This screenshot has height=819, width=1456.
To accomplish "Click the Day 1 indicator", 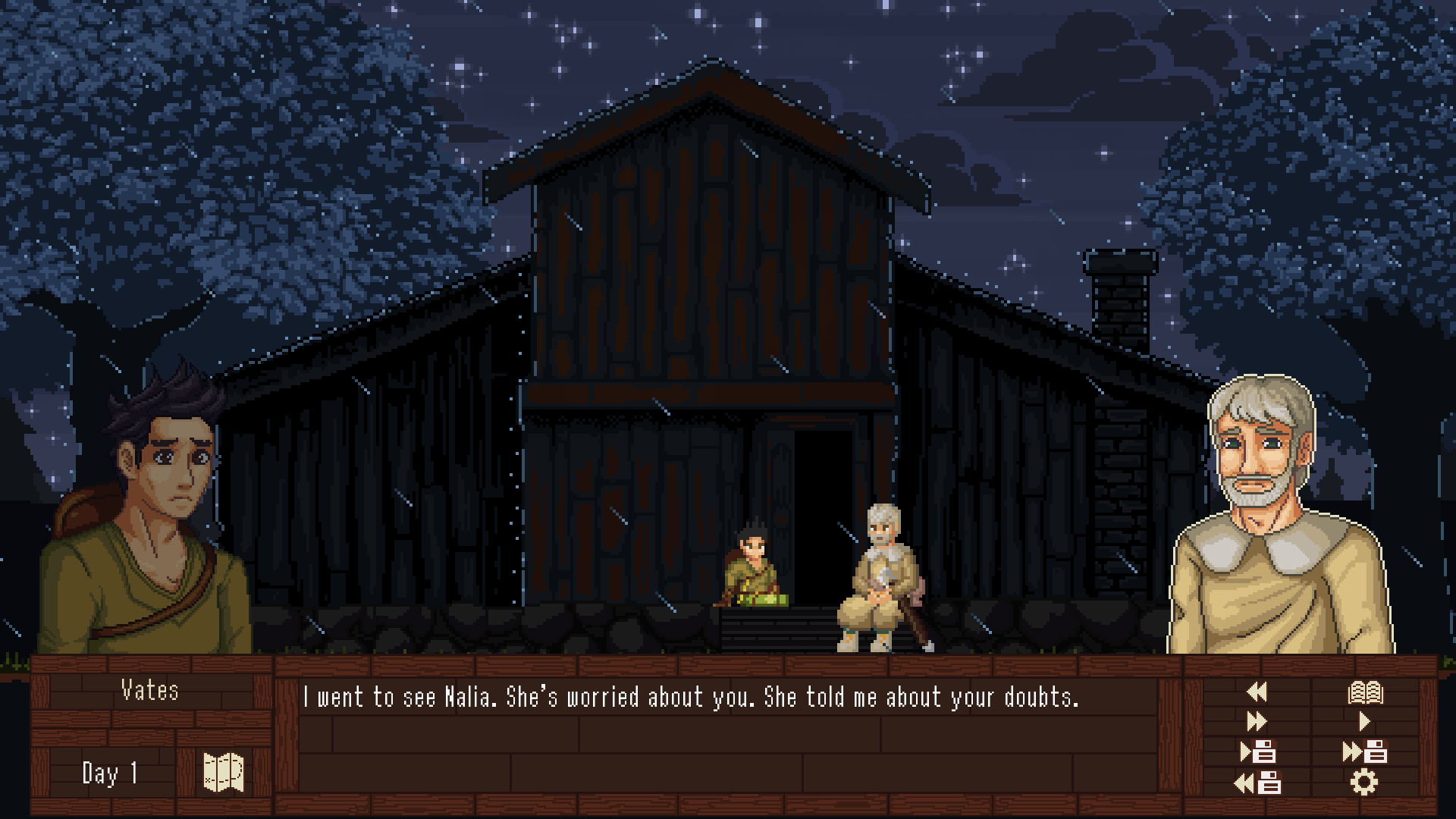I will [112, 772].
